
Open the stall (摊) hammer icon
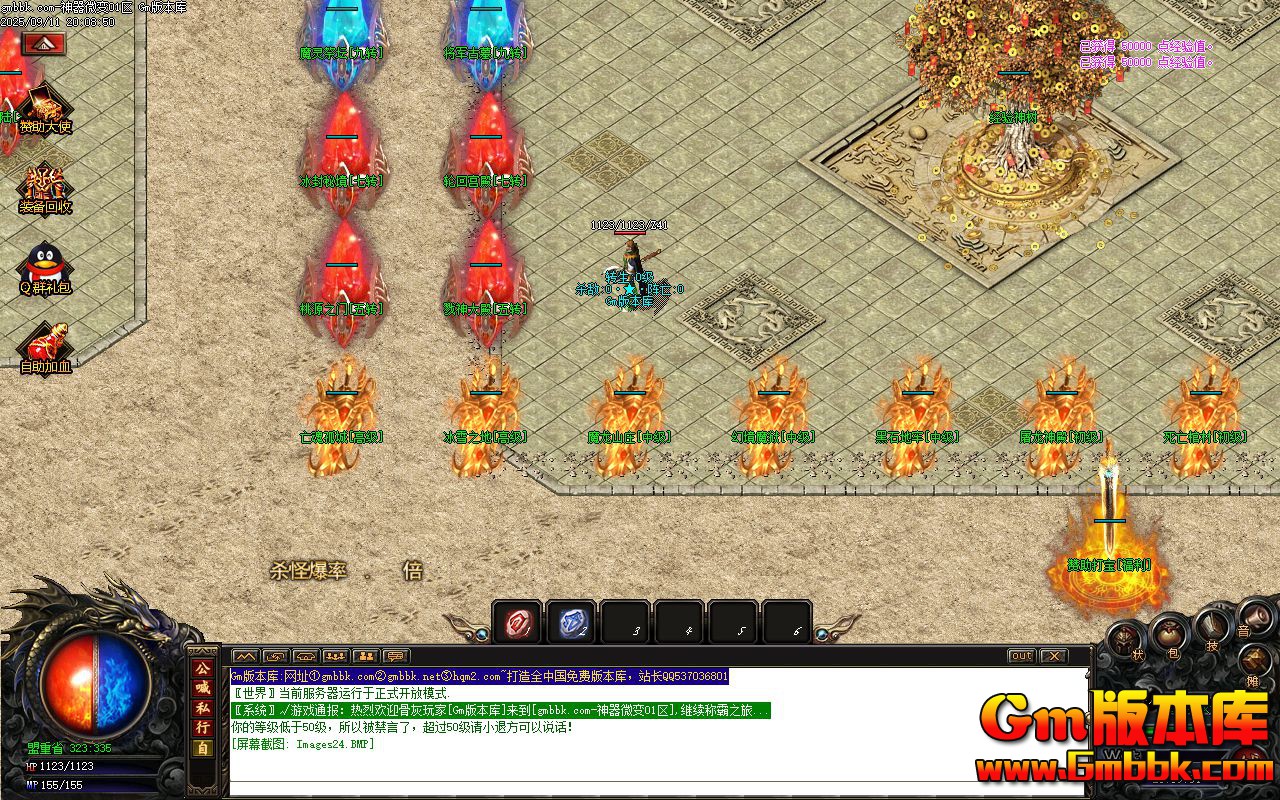point(1256,660)
